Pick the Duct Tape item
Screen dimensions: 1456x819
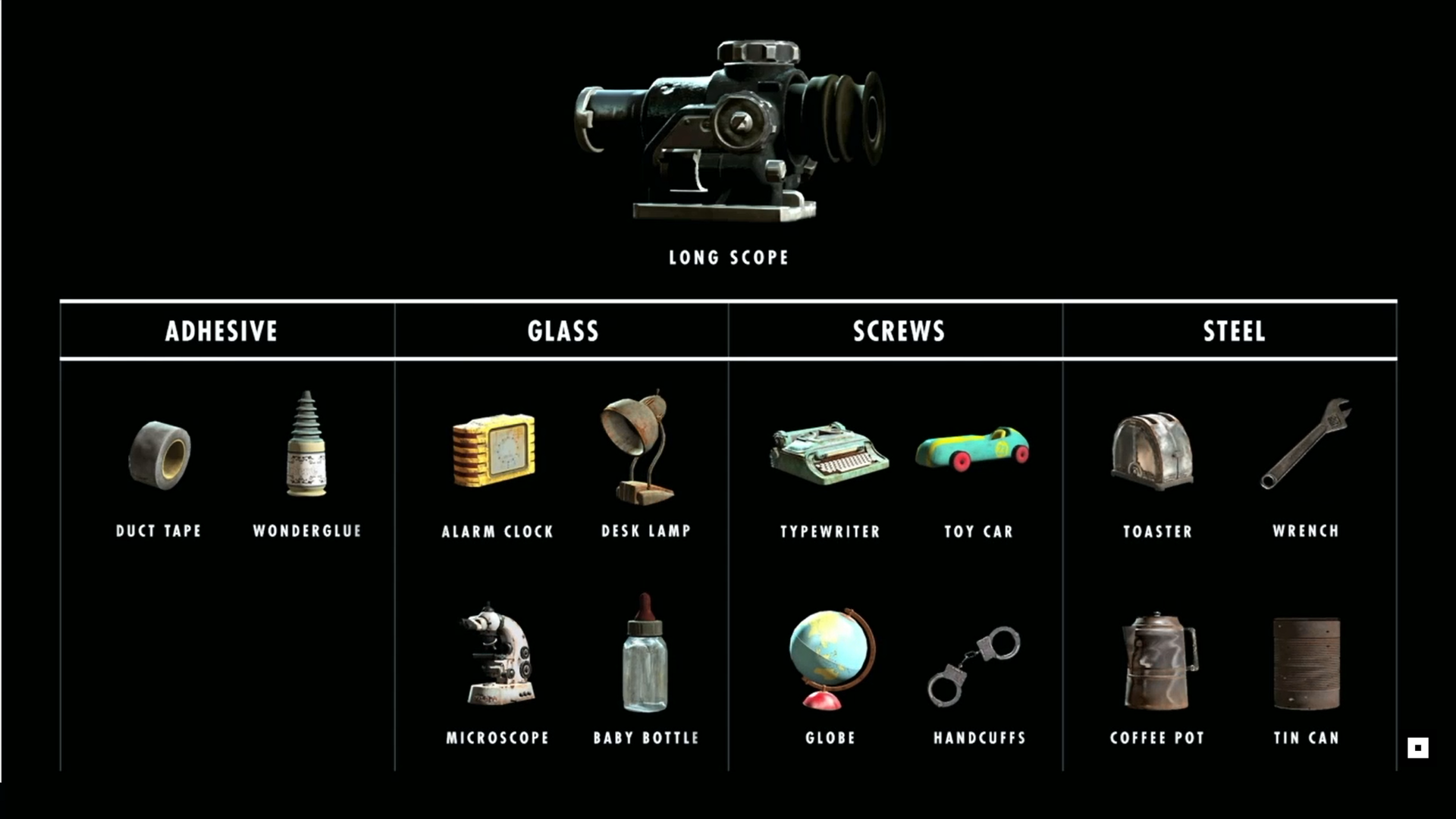(x=159, y=455)
